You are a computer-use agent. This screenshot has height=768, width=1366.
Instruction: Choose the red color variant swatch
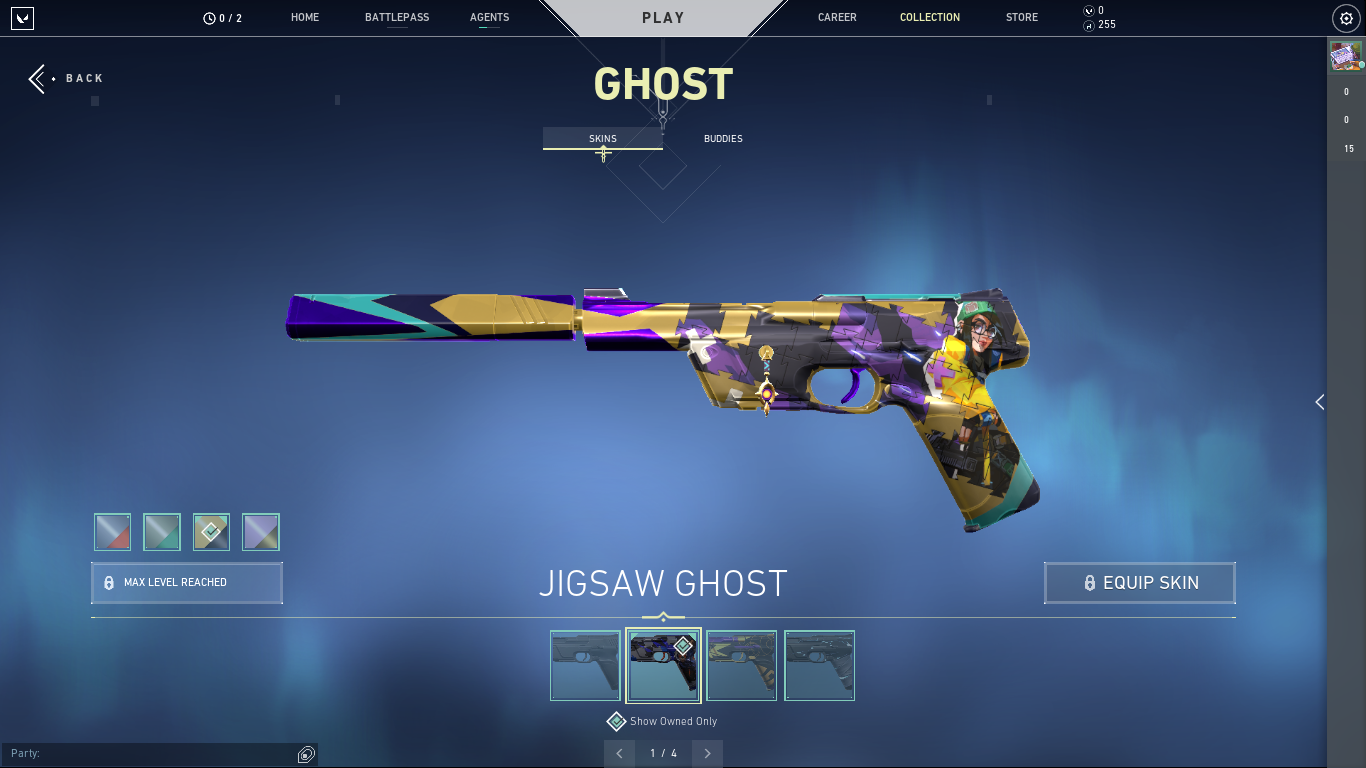pos(113,532)
